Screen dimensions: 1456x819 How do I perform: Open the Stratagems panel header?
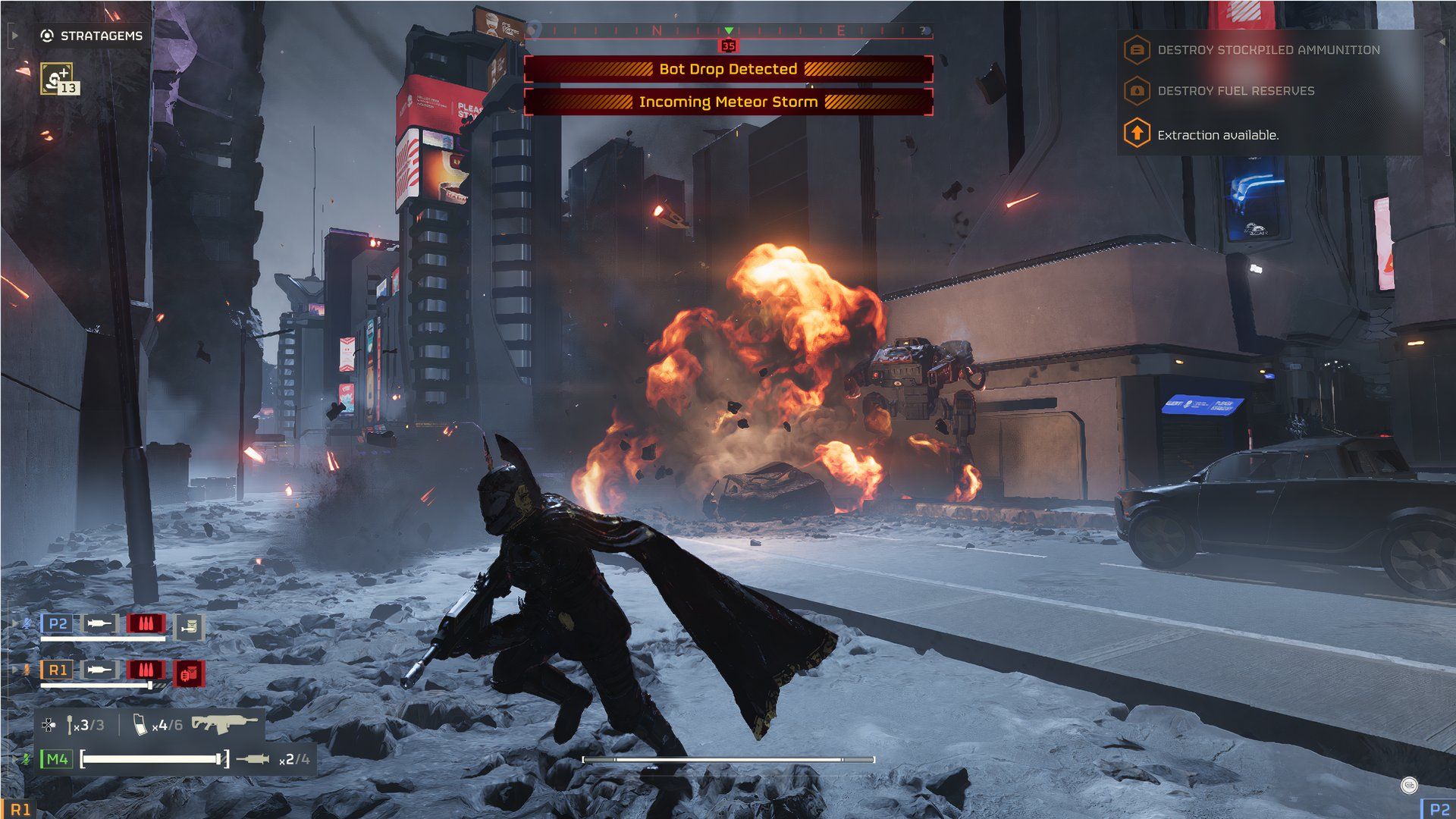click(92, 36)
